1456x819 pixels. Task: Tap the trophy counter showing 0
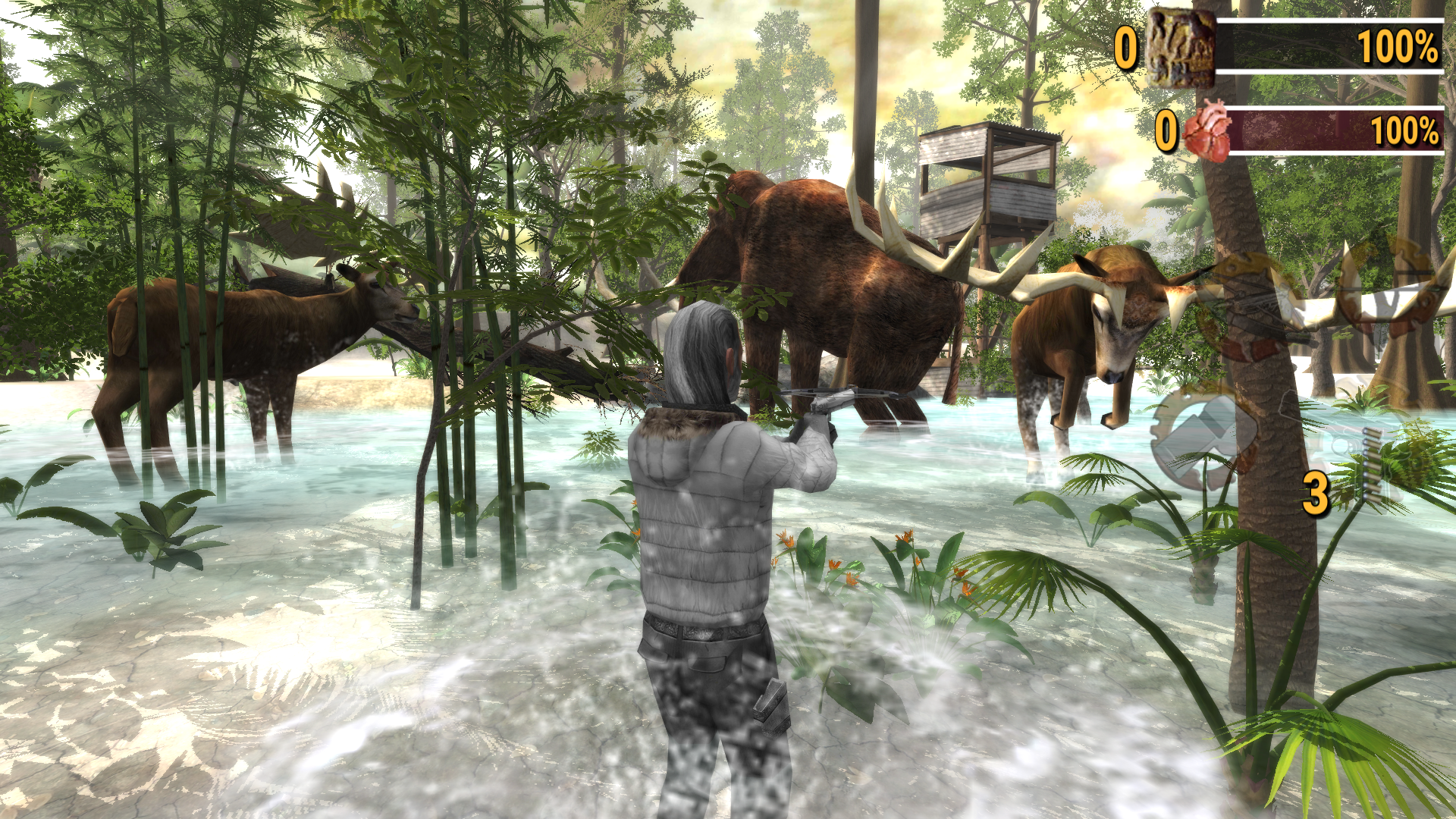1126,45
